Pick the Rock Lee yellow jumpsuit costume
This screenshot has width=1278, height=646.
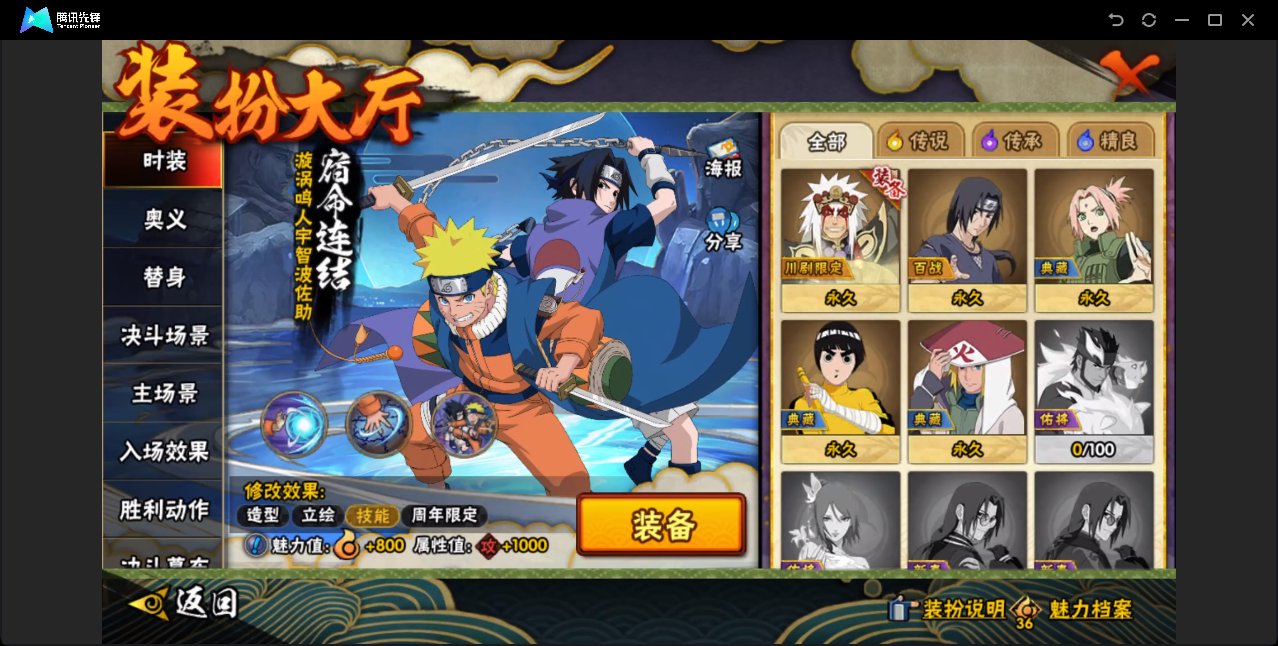click(x=840, y=391)
